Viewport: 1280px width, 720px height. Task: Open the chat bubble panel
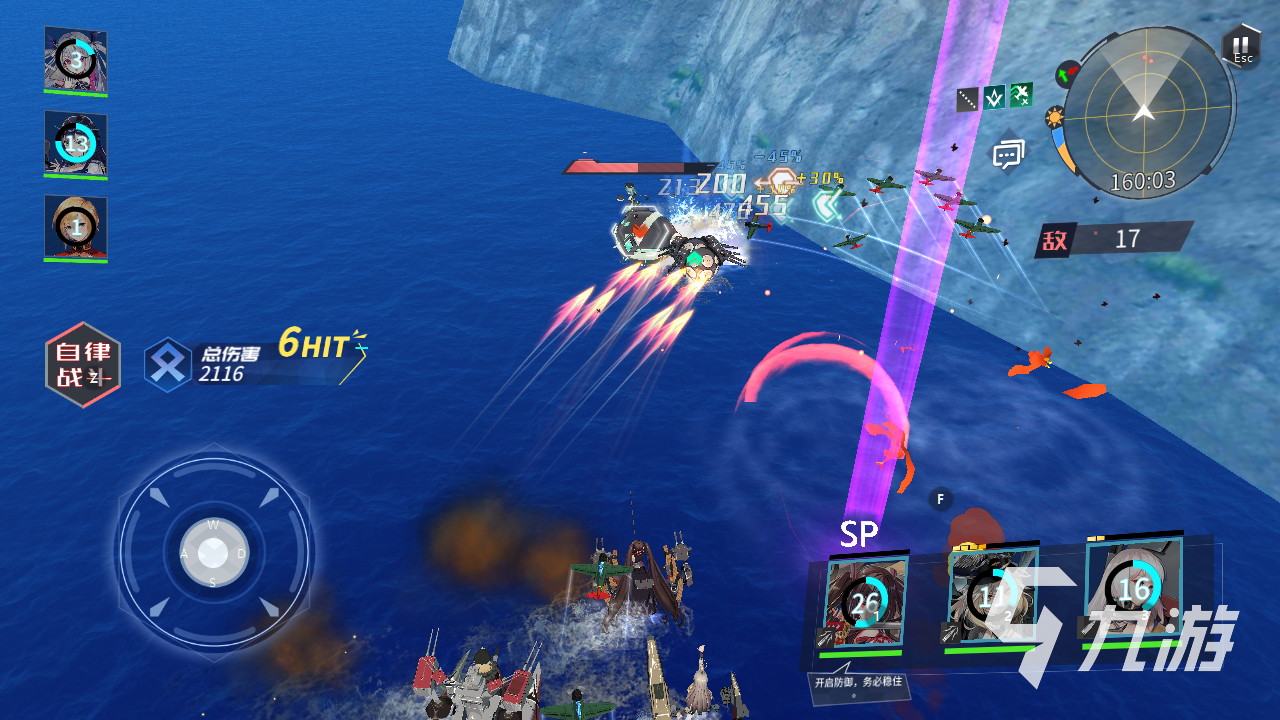click(x=1008, y=154)
